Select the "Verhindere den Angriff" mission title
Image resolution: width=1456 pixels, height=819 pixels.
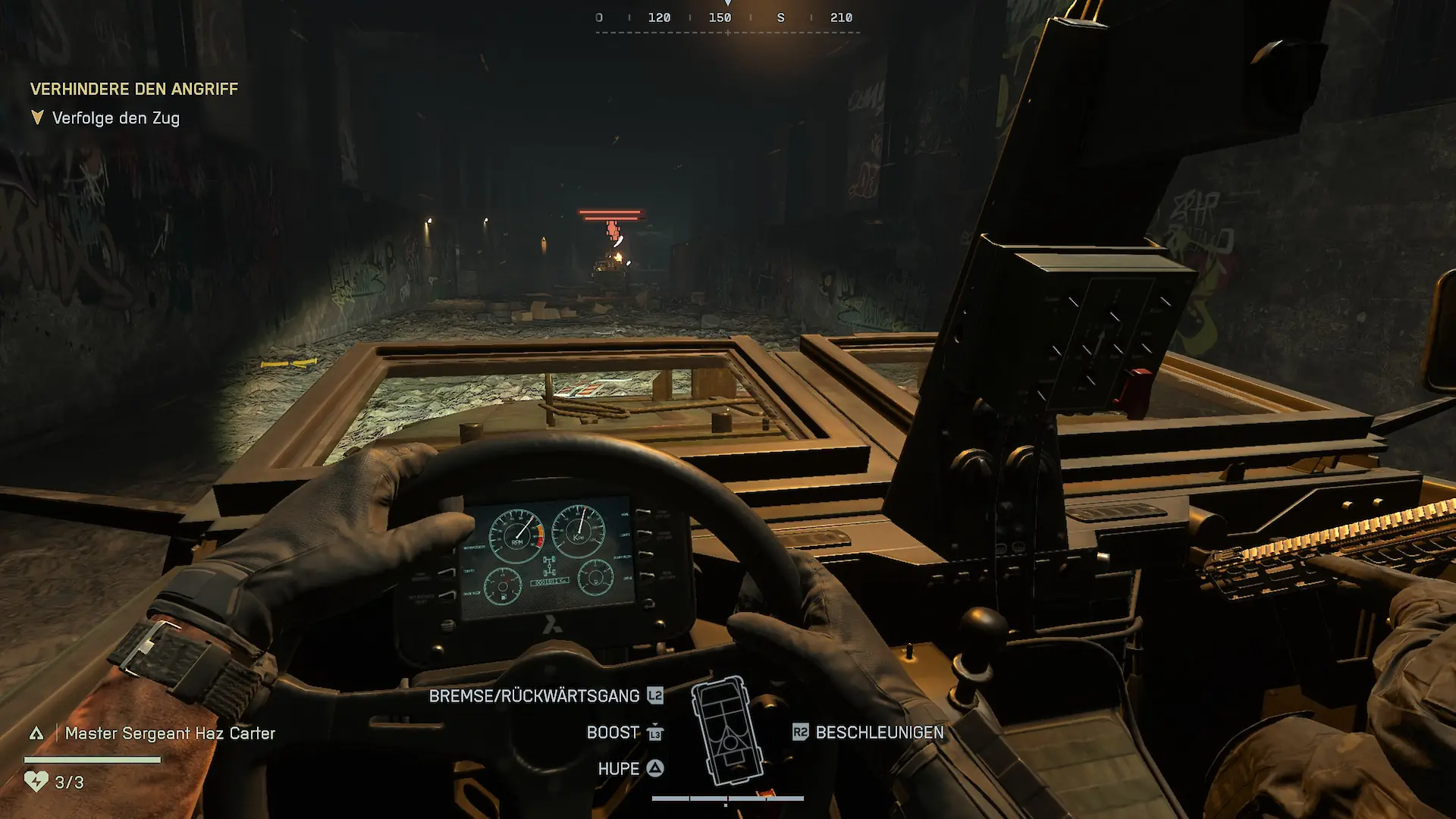coord(134,89)
